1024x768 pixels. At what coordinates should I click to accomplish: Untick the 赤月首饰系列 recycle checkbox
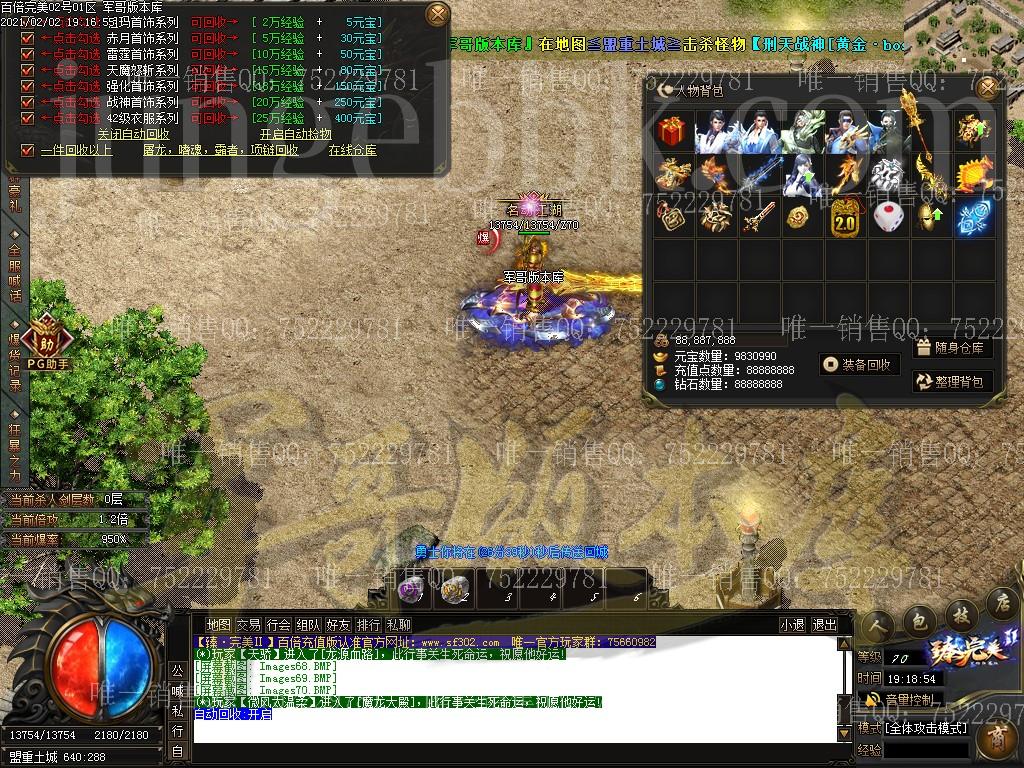pos(28,38)
